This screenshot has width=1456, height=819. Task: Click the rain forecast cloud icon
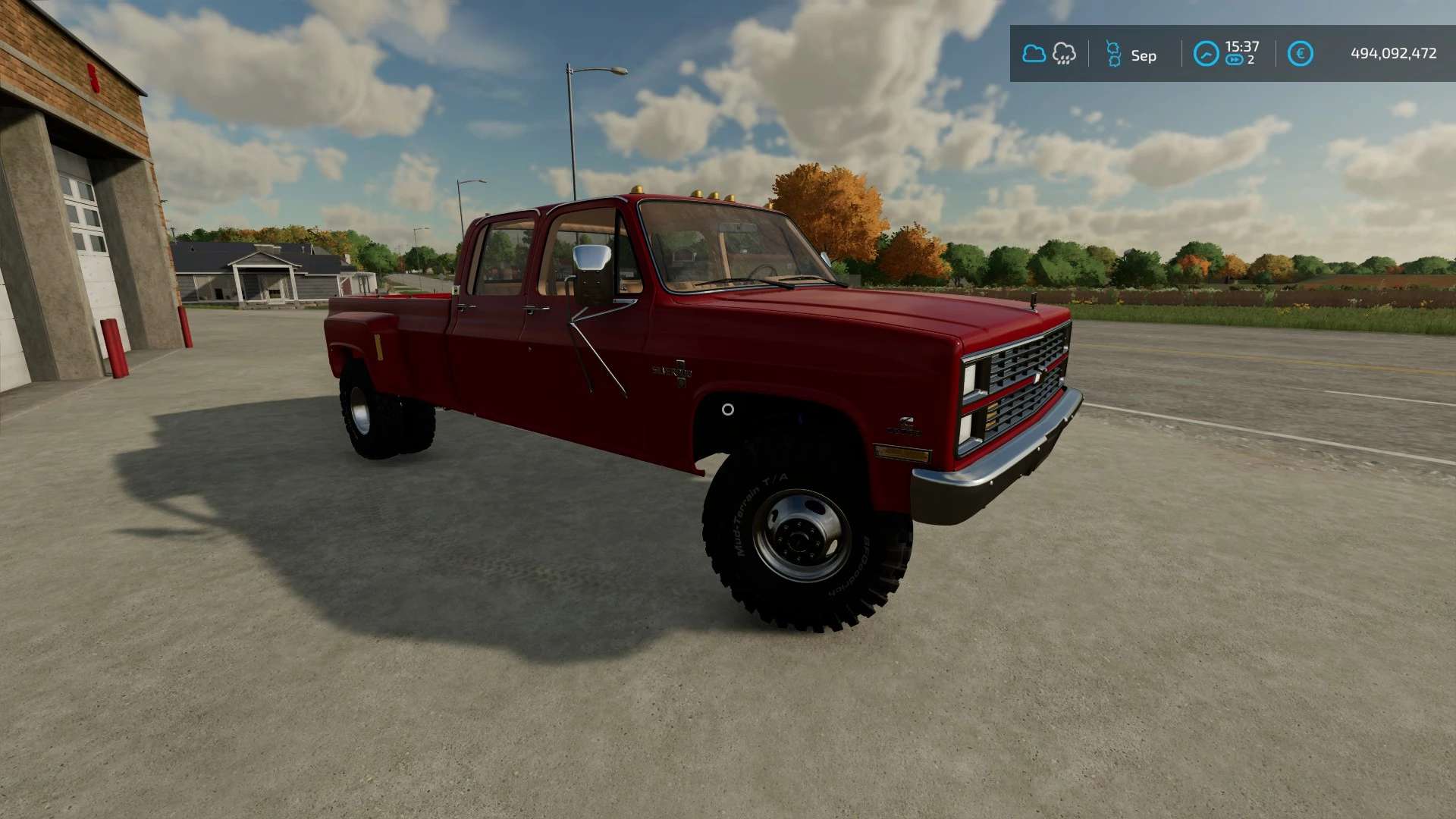click(1064, 54)
